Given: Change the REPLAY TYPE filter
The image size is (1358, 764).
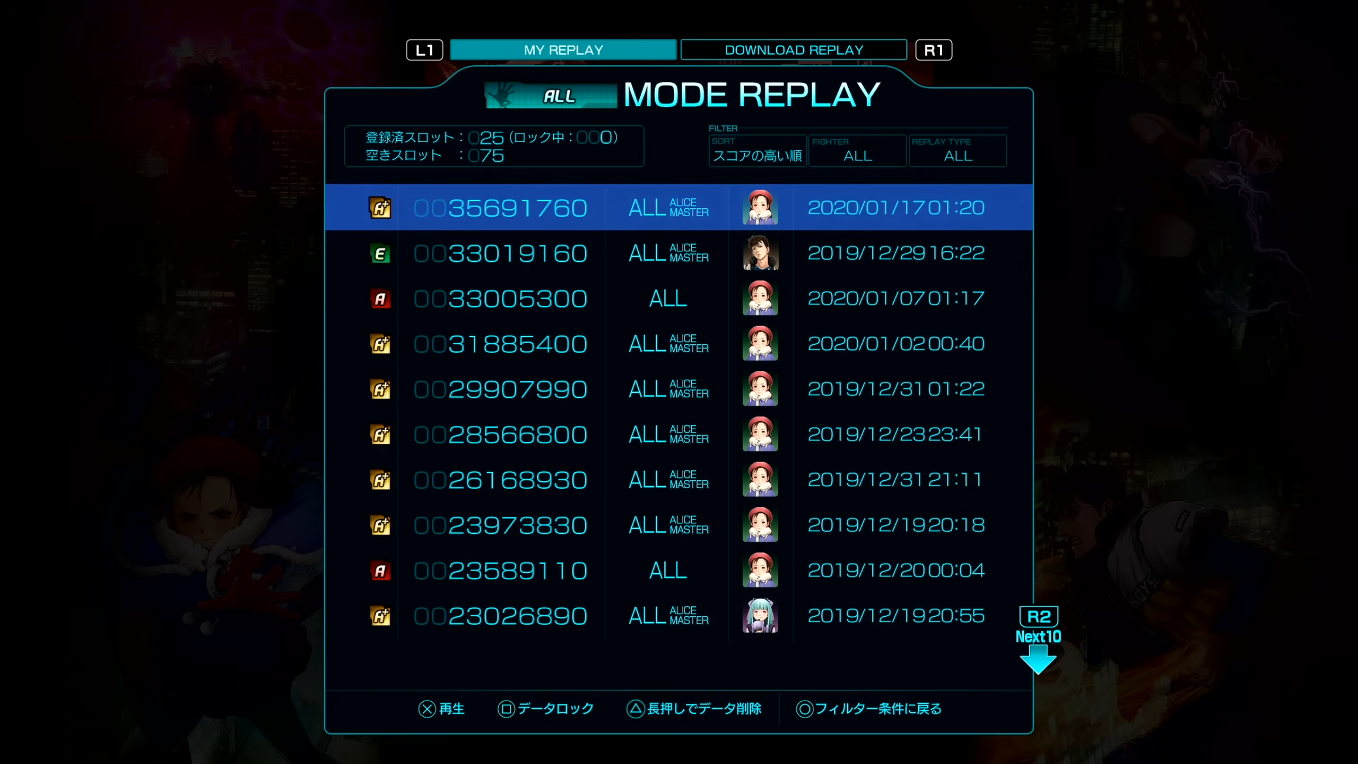Looking at the screenshot, I should pos(957,151).
